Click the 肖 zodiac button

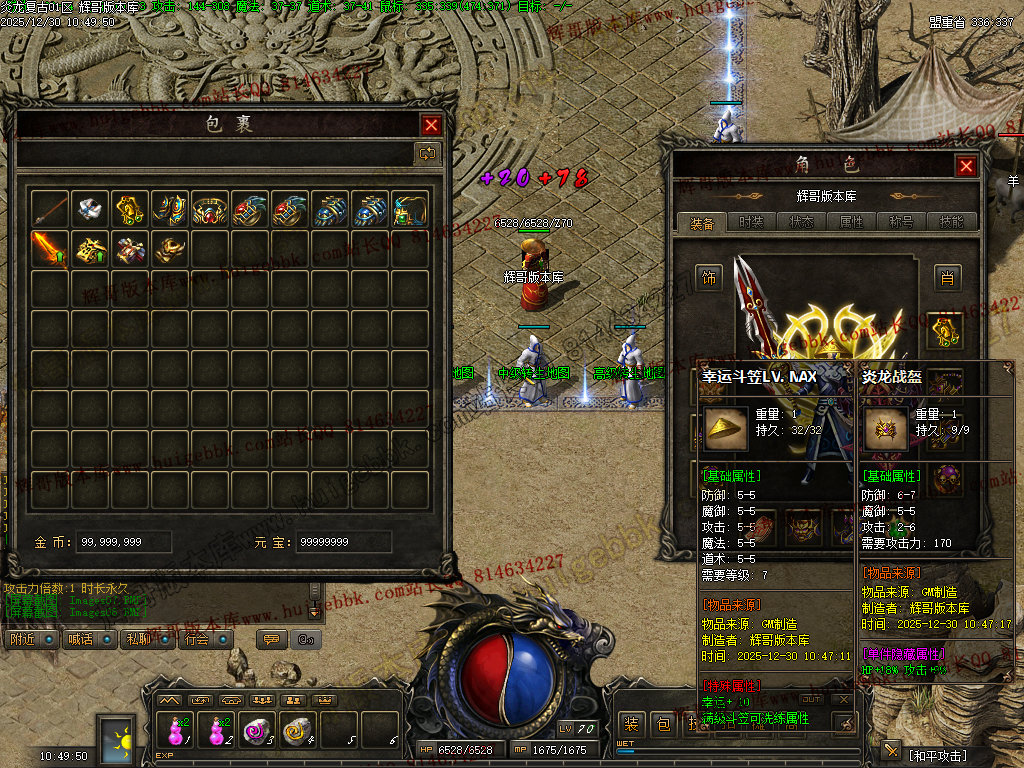click(946, 277)
